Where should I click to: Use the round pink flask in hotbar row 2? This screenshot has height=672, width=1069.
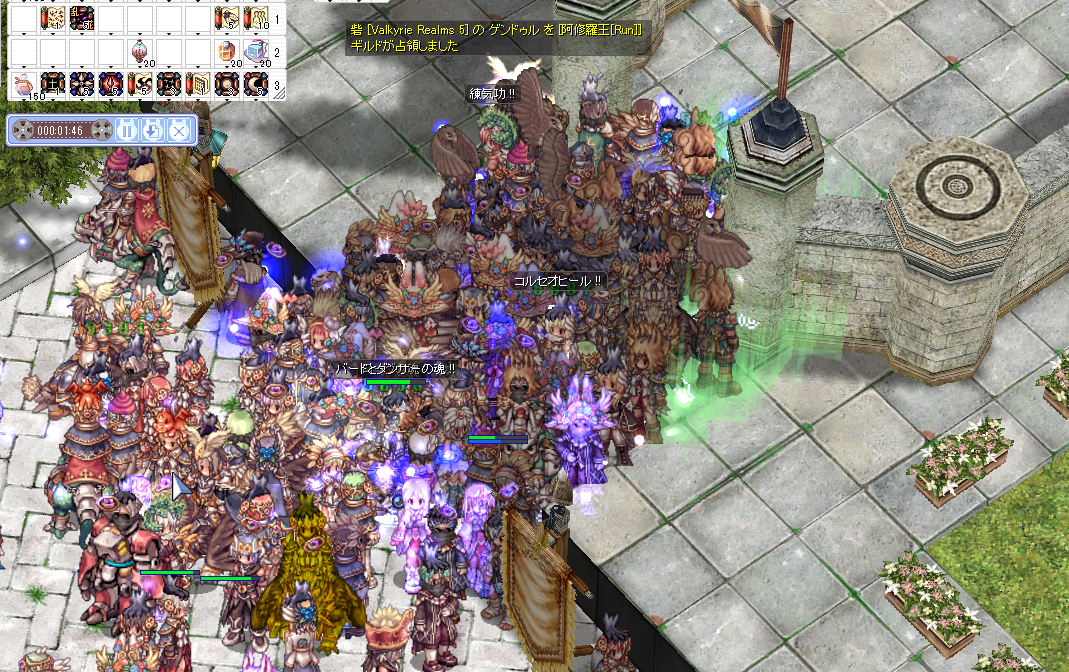(x=139, y=51)
